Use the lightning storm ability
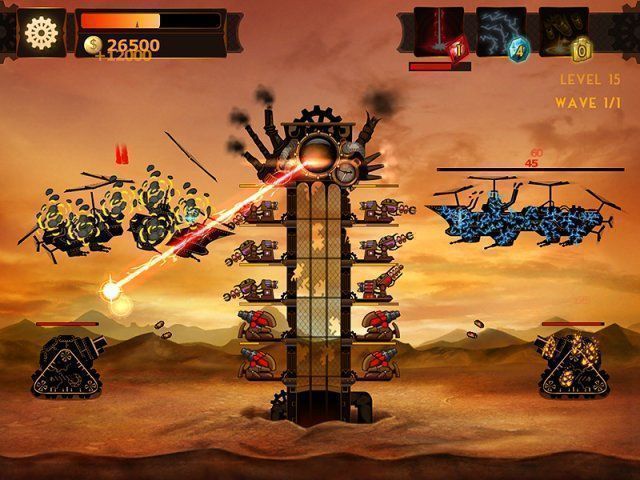The width and height of the screenshot is (640, 480). tap(500, 31)
